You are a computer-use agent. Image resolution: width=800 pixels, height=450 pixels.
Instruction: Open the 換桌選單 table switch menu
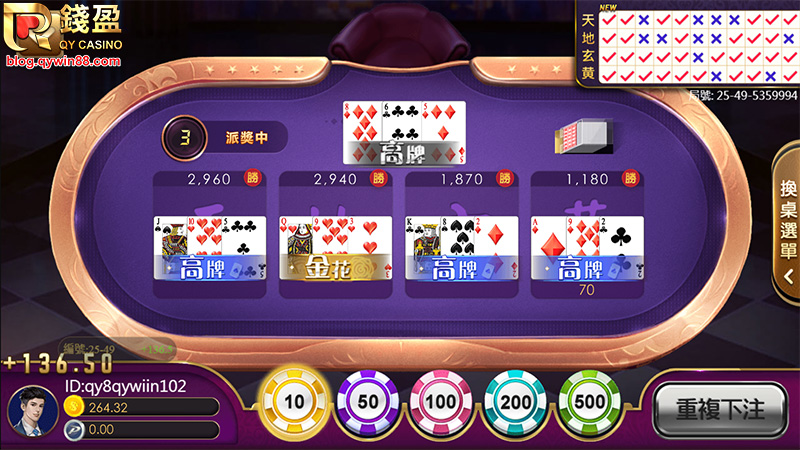[787, 220]
